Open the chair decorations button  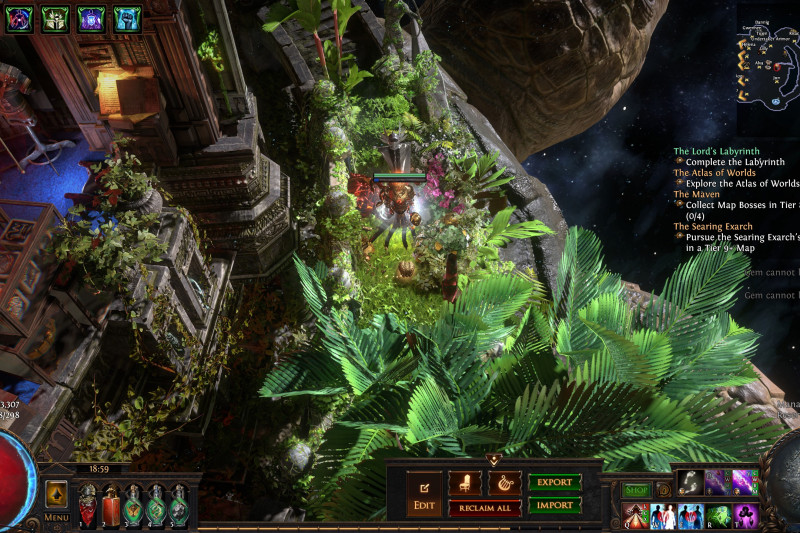[466, 483]
